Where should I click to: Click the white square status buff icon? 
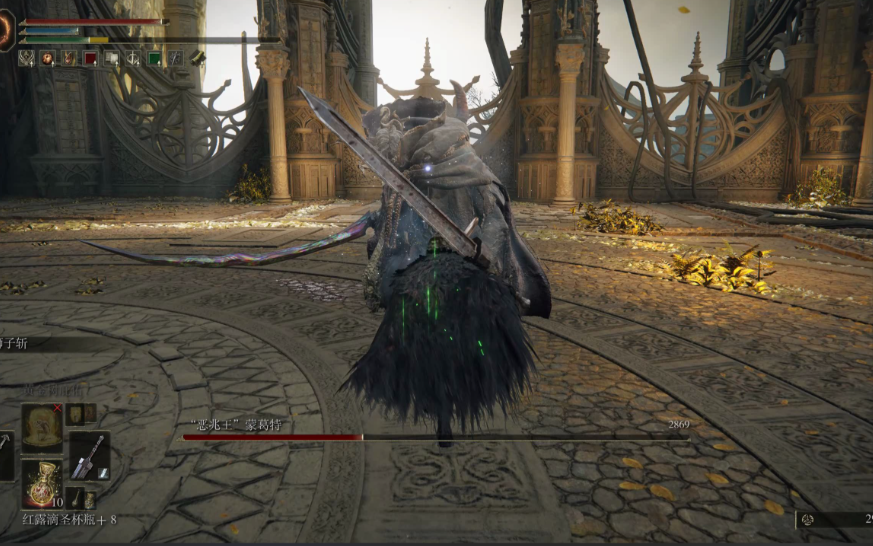click(x=111, y=58)
